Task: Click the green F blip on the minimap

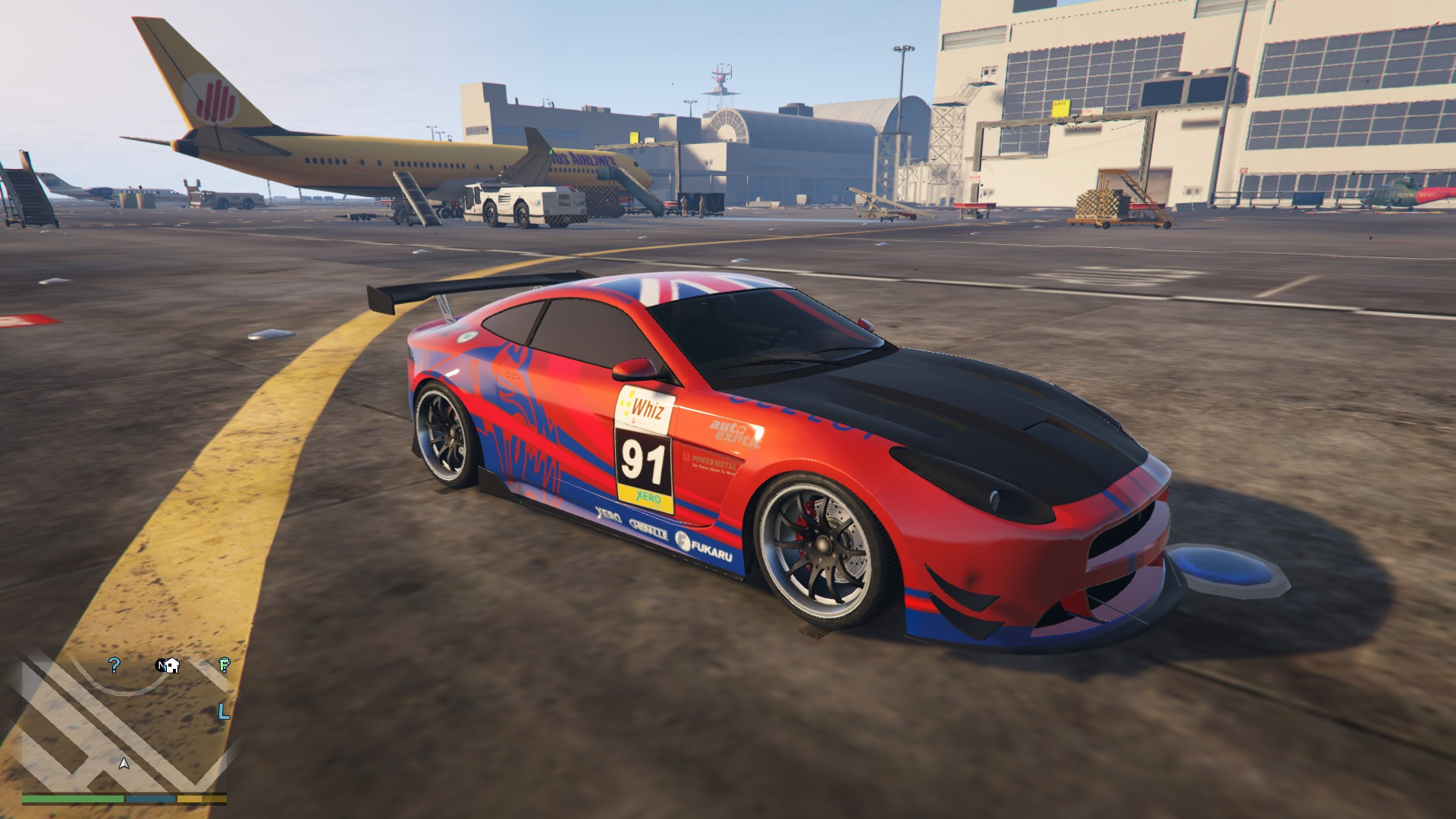Action: [x=224, y=665]
